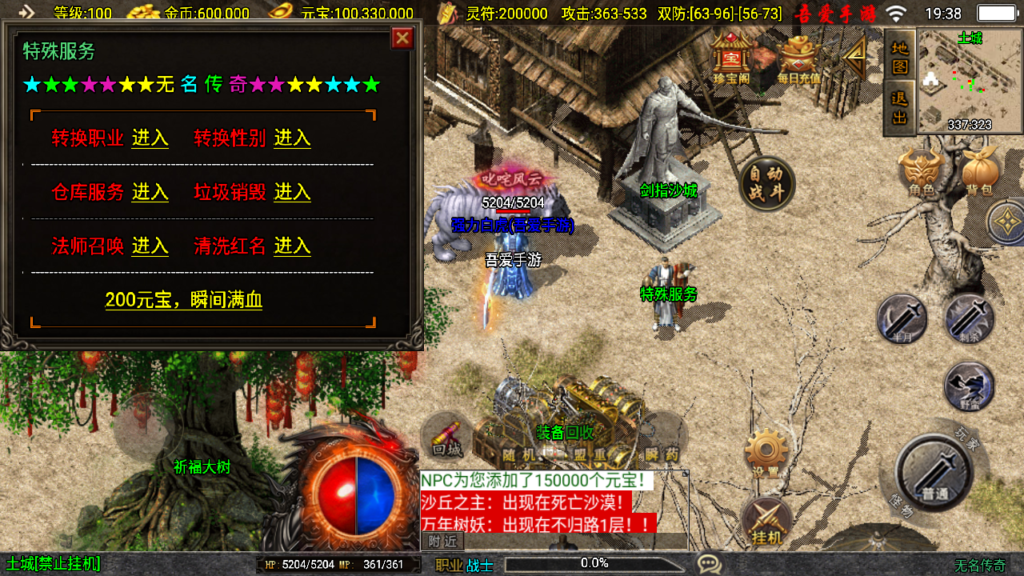The image size is (1024, 576).
Task: Activate the 普通 normal attack button
Action: pos(934,469)
